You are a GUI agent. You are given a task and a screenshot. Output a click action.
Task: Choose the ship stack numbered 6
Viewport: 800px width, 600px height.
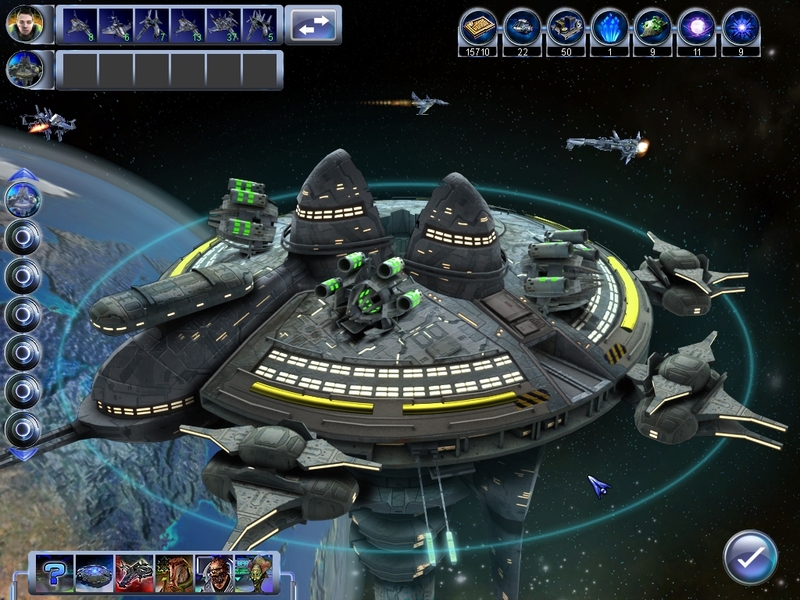[x=113, y=24]
